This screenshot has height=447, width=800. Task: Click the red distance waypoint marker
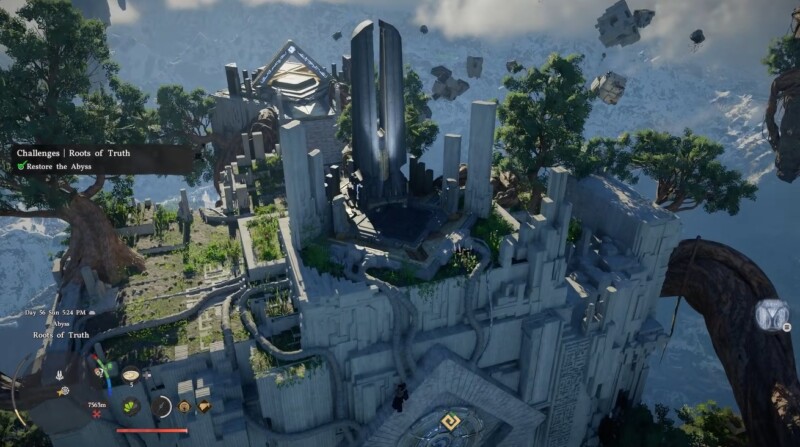tap(97, 413)
